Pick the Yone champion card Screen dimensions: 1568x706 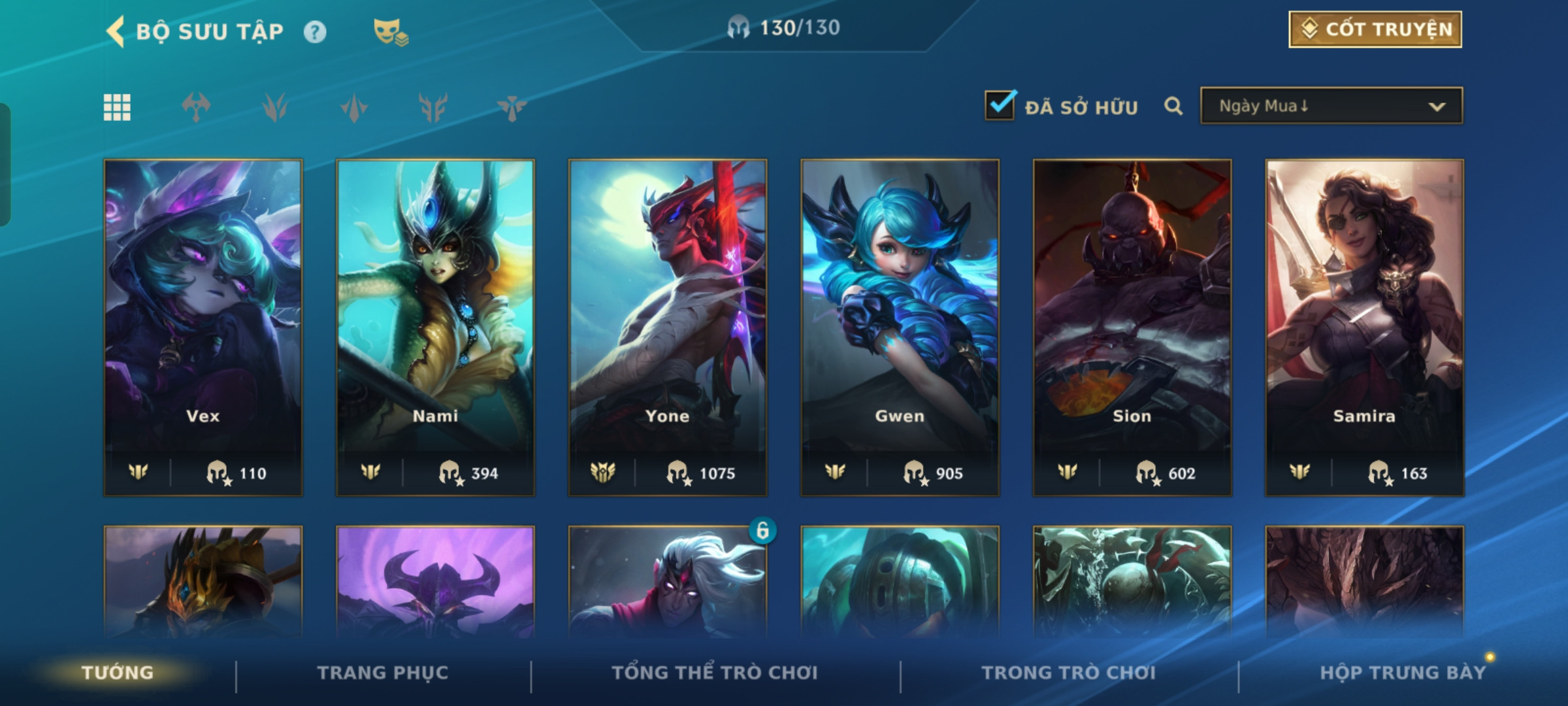coord(668,327)
